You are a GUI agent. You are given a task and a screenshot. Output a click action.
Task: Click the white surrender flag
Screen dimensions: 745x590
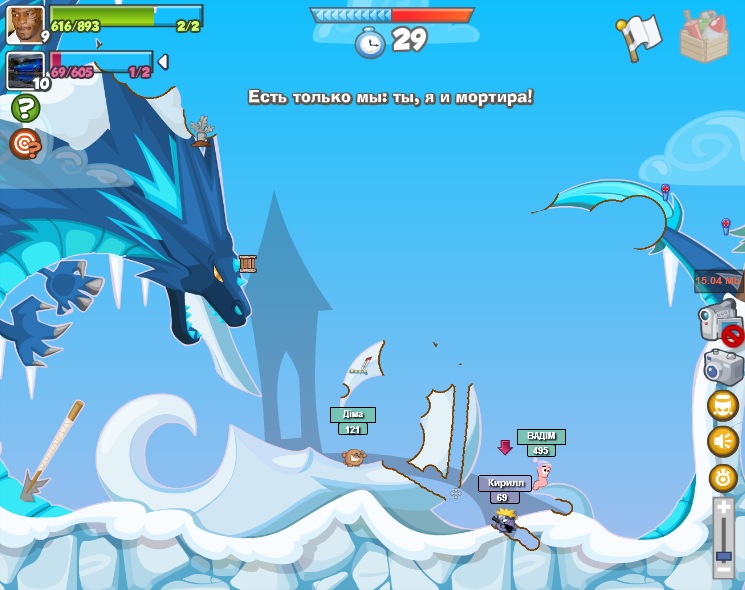coord(641,36)
